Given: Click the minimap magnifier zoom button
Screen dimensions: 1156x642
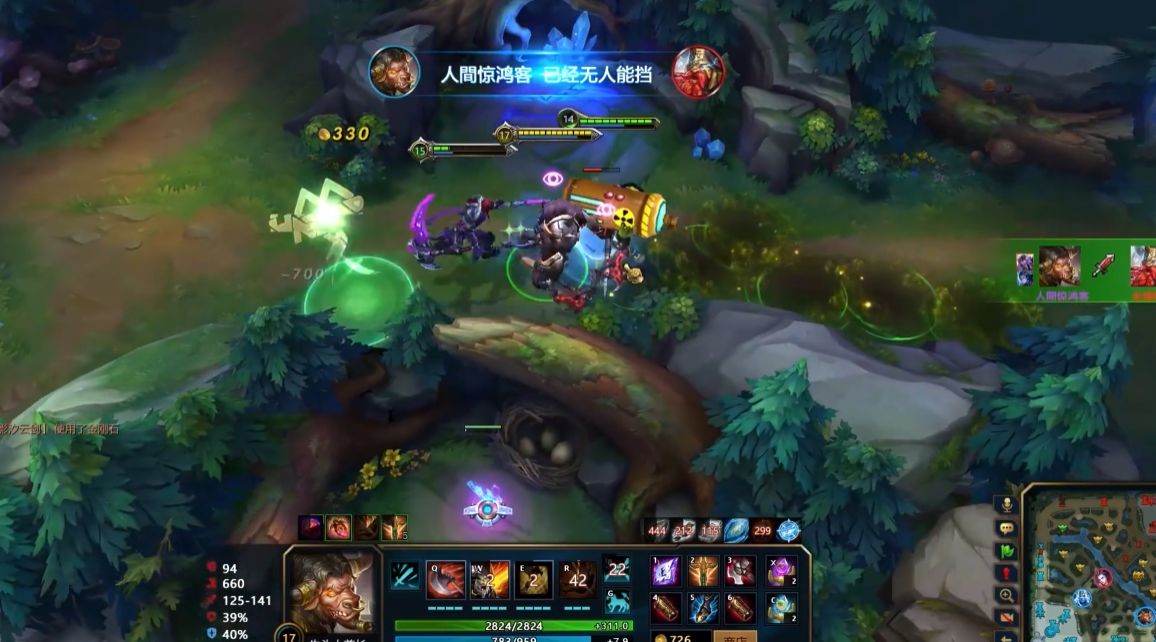Looking at the screenshot, I should click(1006, 595).
